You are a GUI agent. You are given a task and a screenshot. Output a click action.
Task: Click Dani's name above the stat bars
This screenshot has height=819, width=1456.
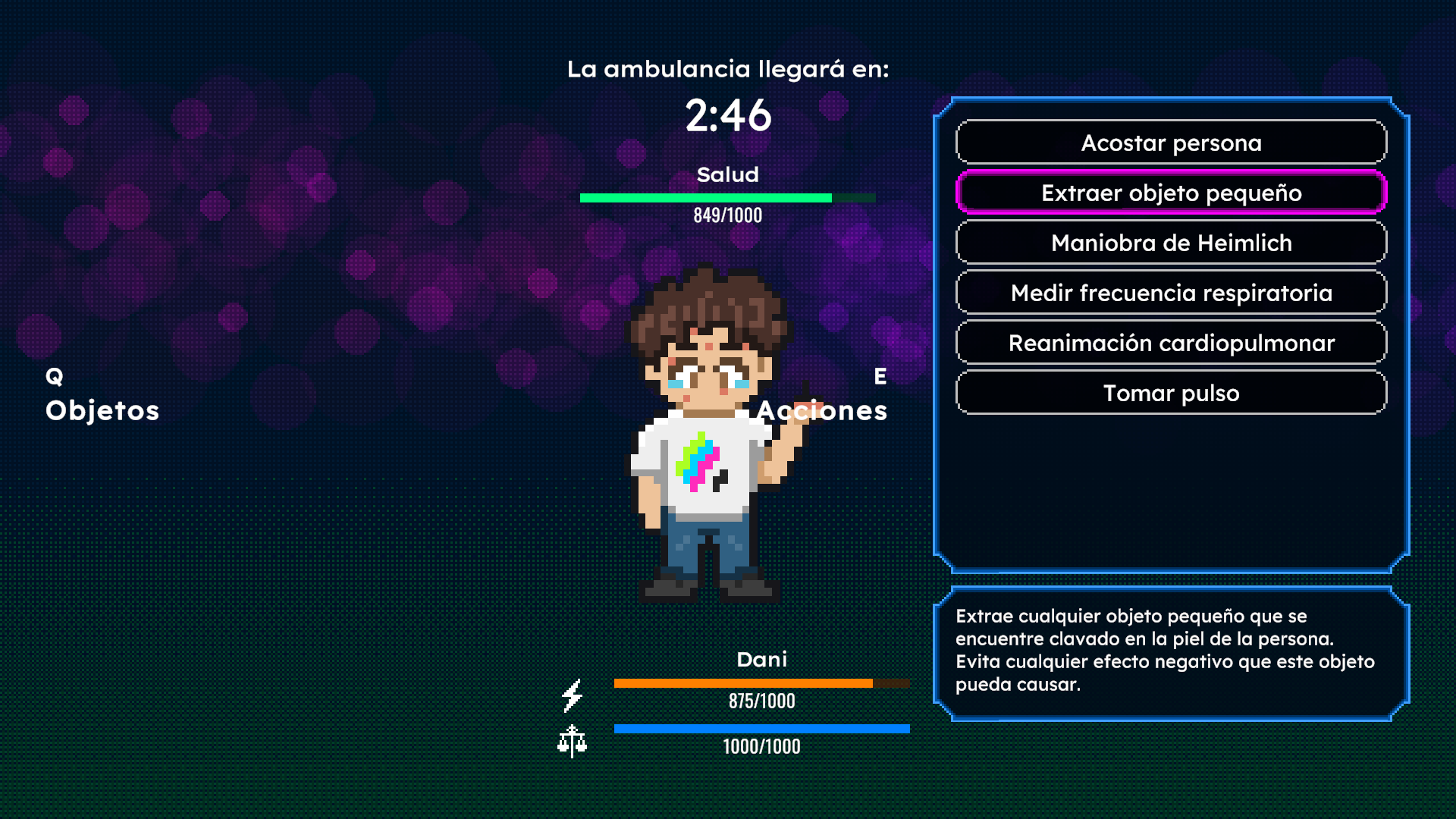tap(763, 660)
